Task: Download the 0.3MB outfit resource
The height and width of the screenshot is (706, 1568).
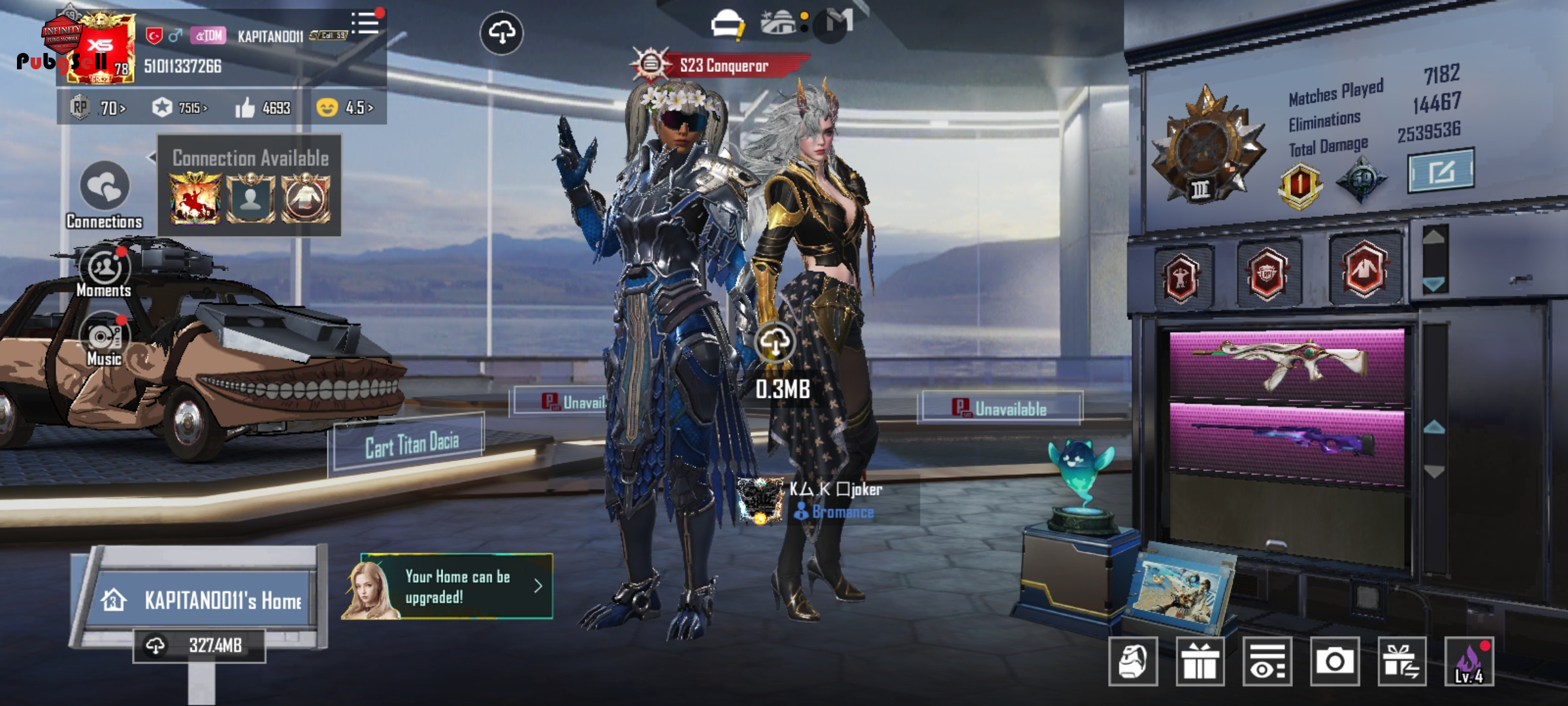Action: (x=776, y=341)
